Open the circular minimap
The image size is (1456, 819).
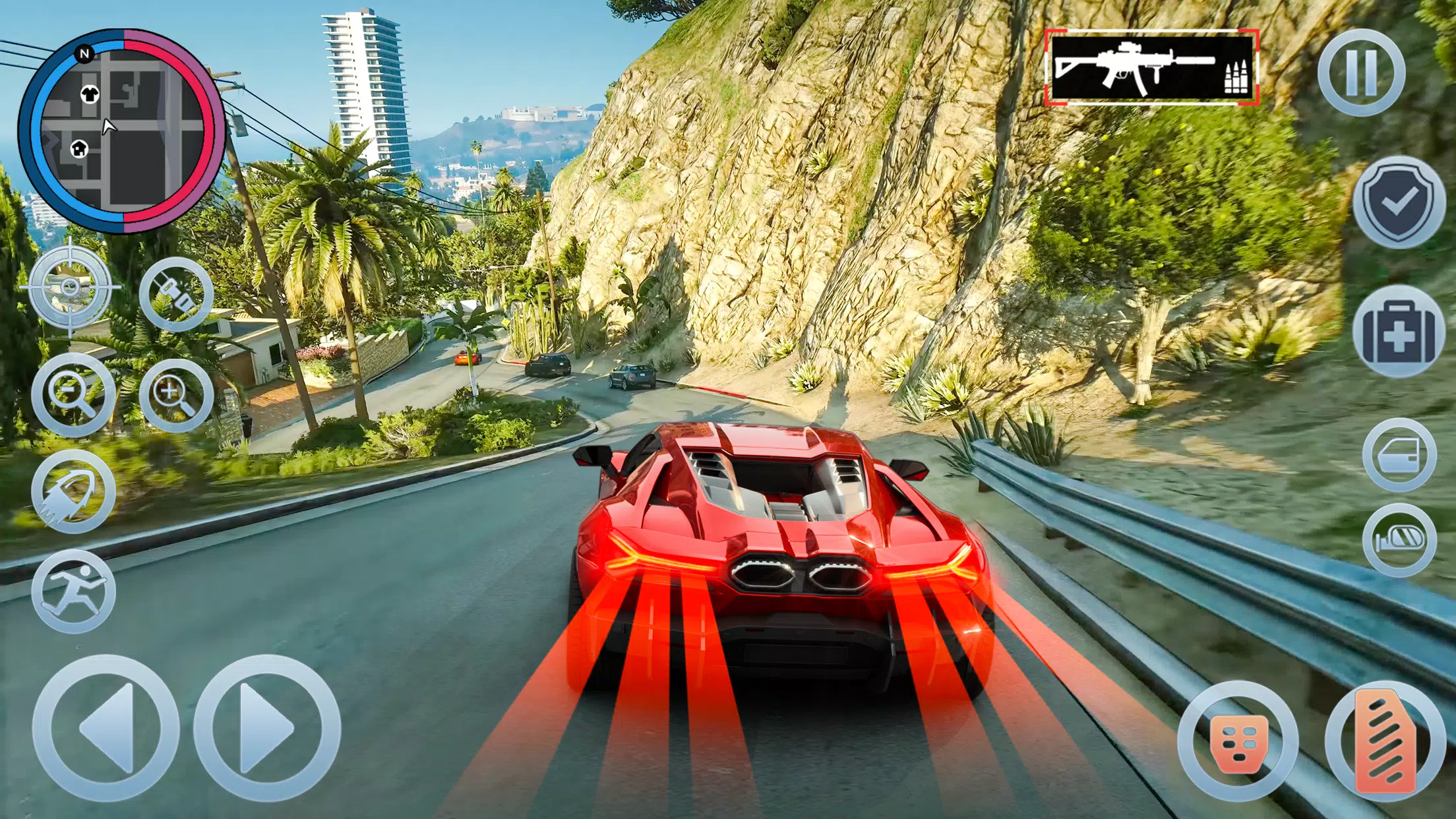[x=122, y=131]
